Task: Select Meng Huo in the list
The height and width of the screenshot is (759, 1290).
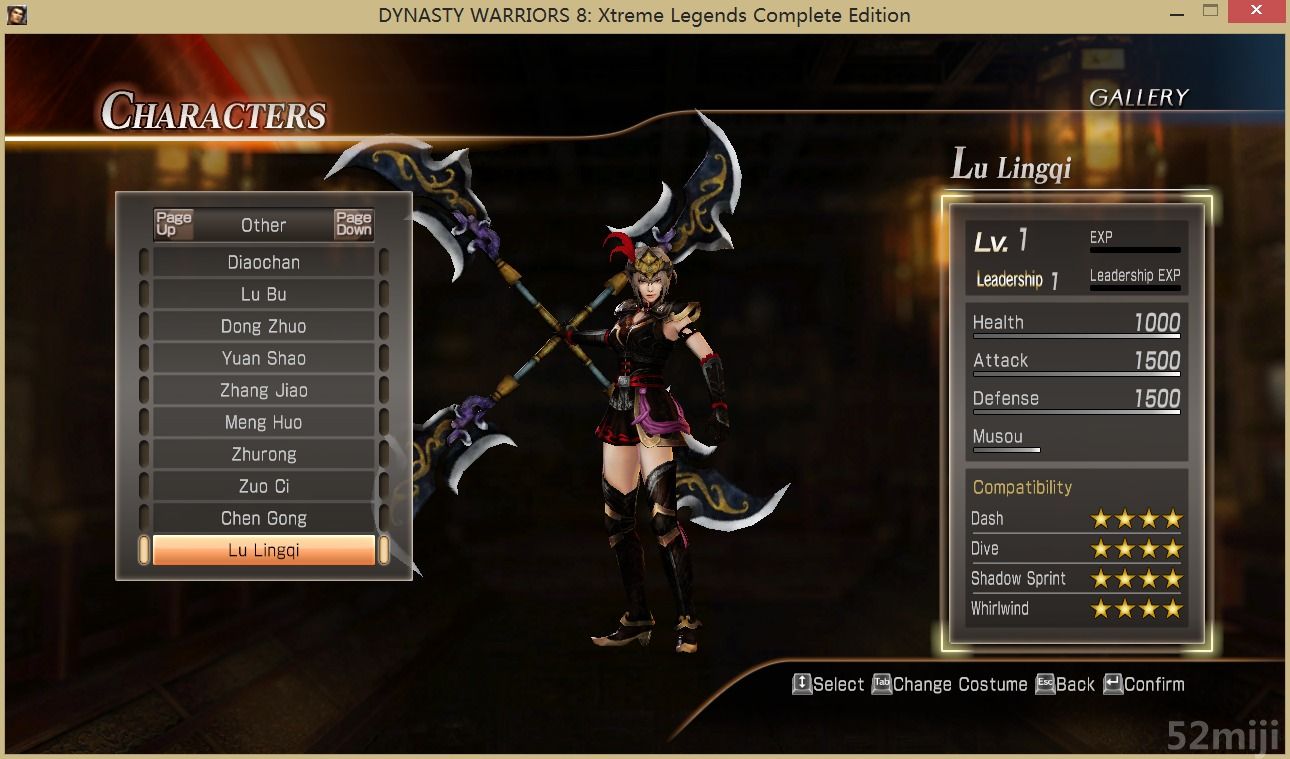Action: coord(263,422)
